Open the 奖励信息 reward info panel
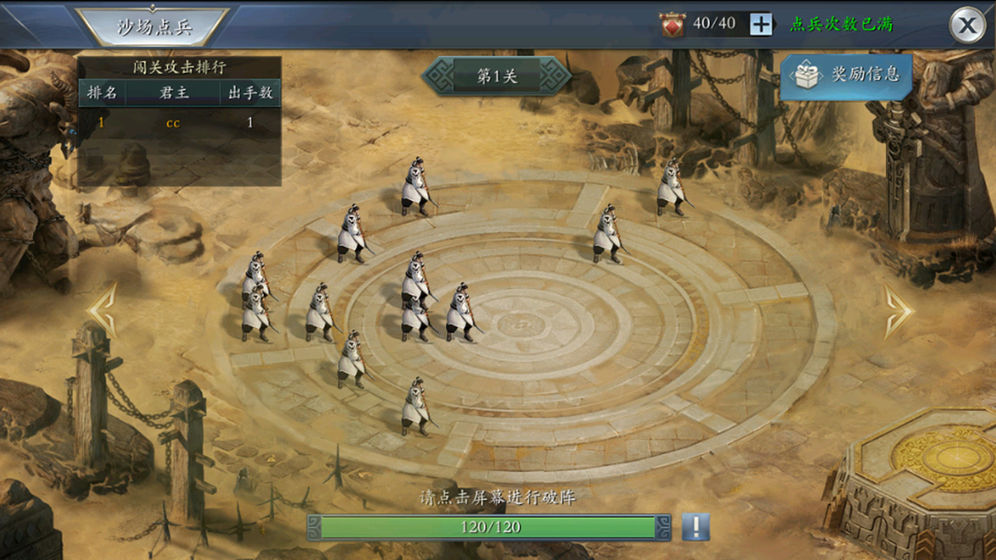This screenshot has width=996, height=560. pos(846,74)
